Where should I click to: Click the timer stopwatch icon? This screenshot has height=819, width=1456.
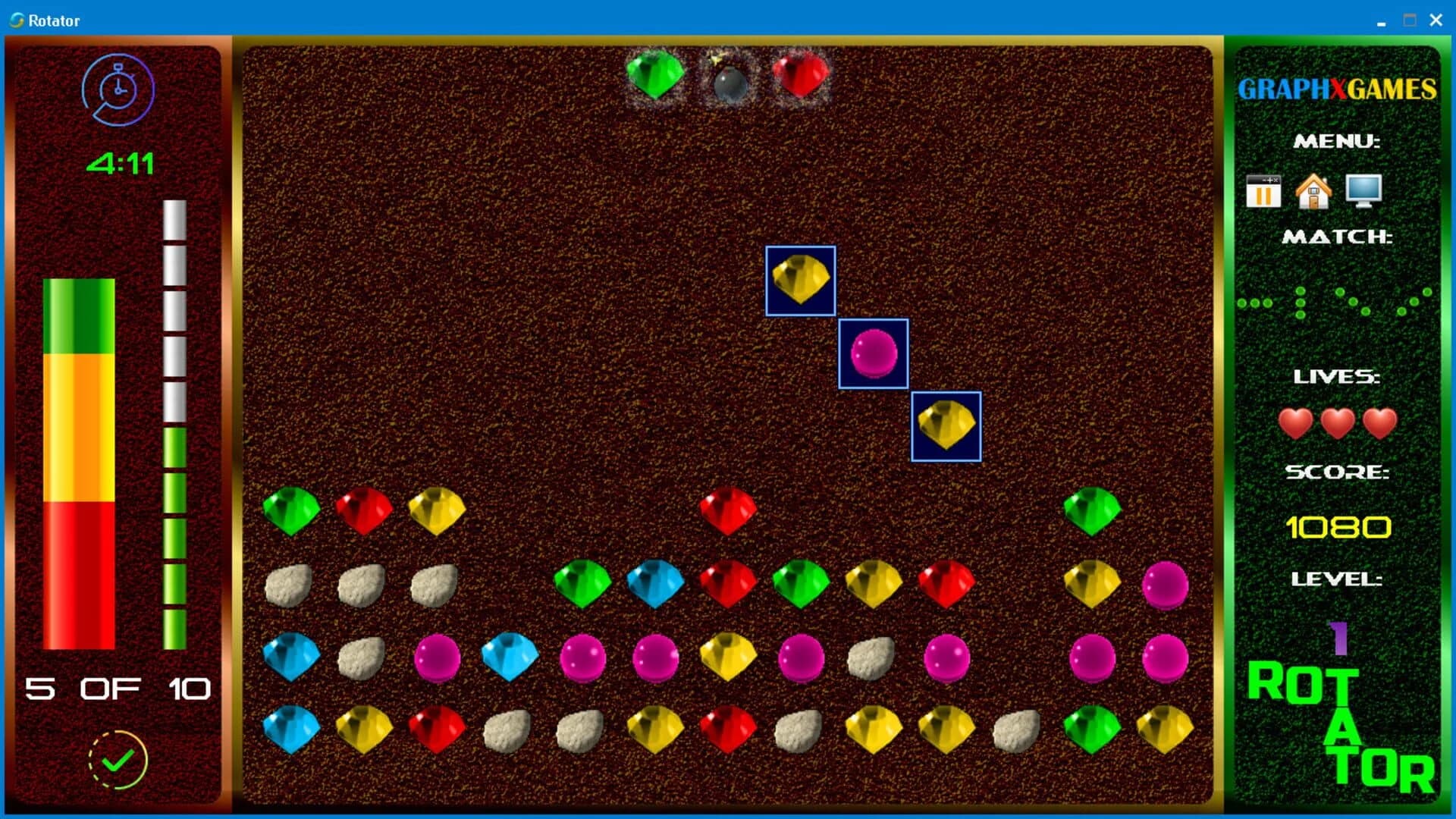point(118,89)
